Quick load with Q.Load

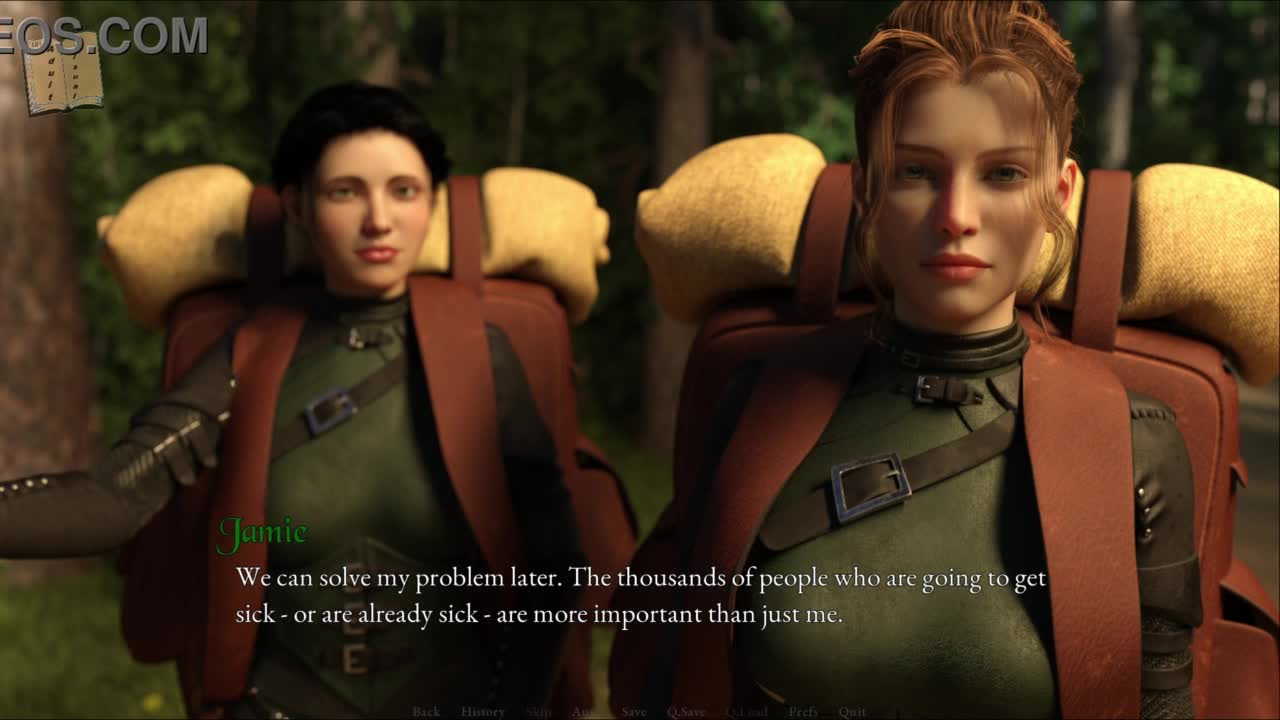[x=746, y=712]
